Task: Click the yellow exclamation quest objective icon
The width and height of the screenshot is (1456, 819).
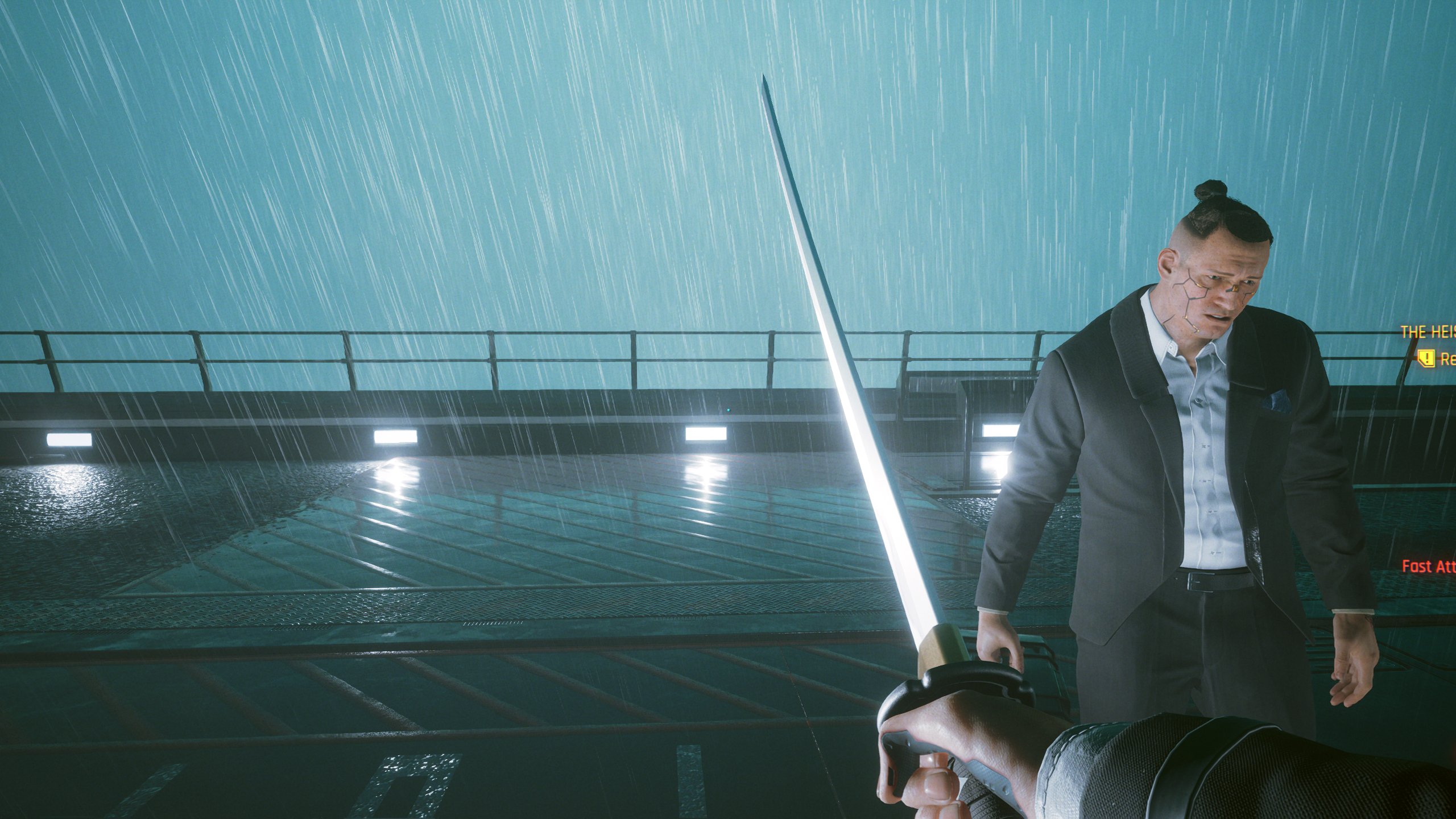Action: [x=1426, y=358]
